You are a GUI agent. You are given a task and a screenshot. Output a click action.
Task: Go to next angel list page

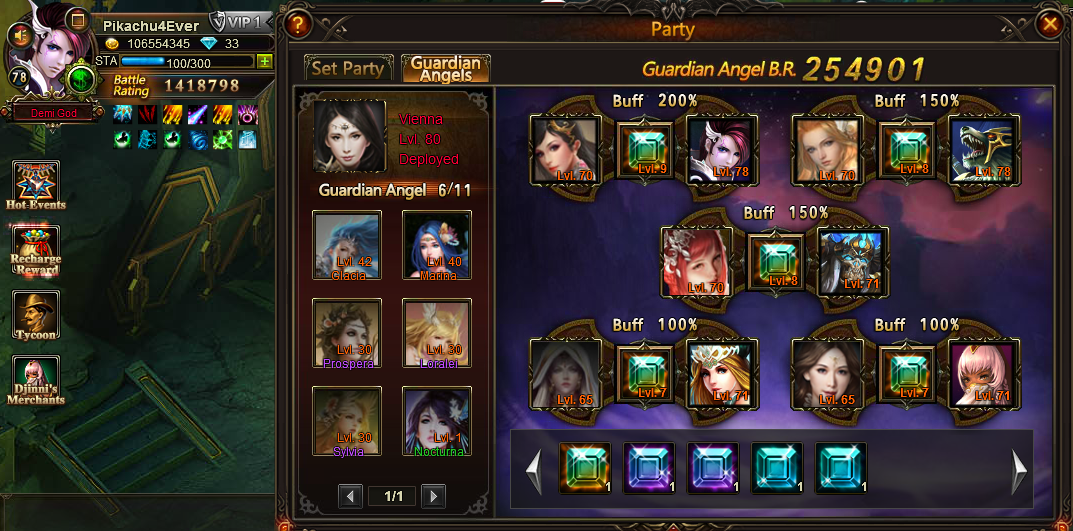[x=432, y=496]
